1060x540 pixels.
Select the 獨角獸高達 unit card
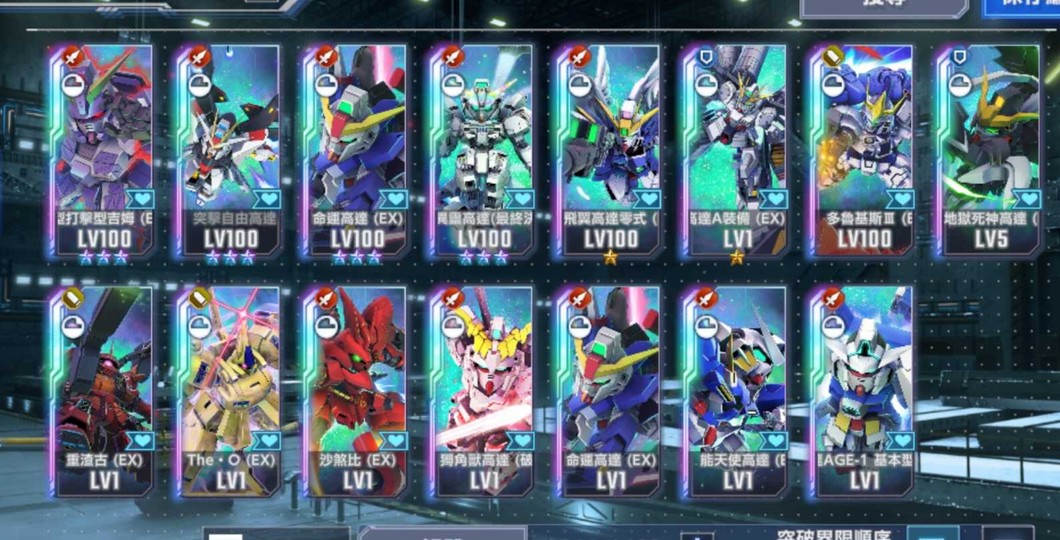point(483,390)
